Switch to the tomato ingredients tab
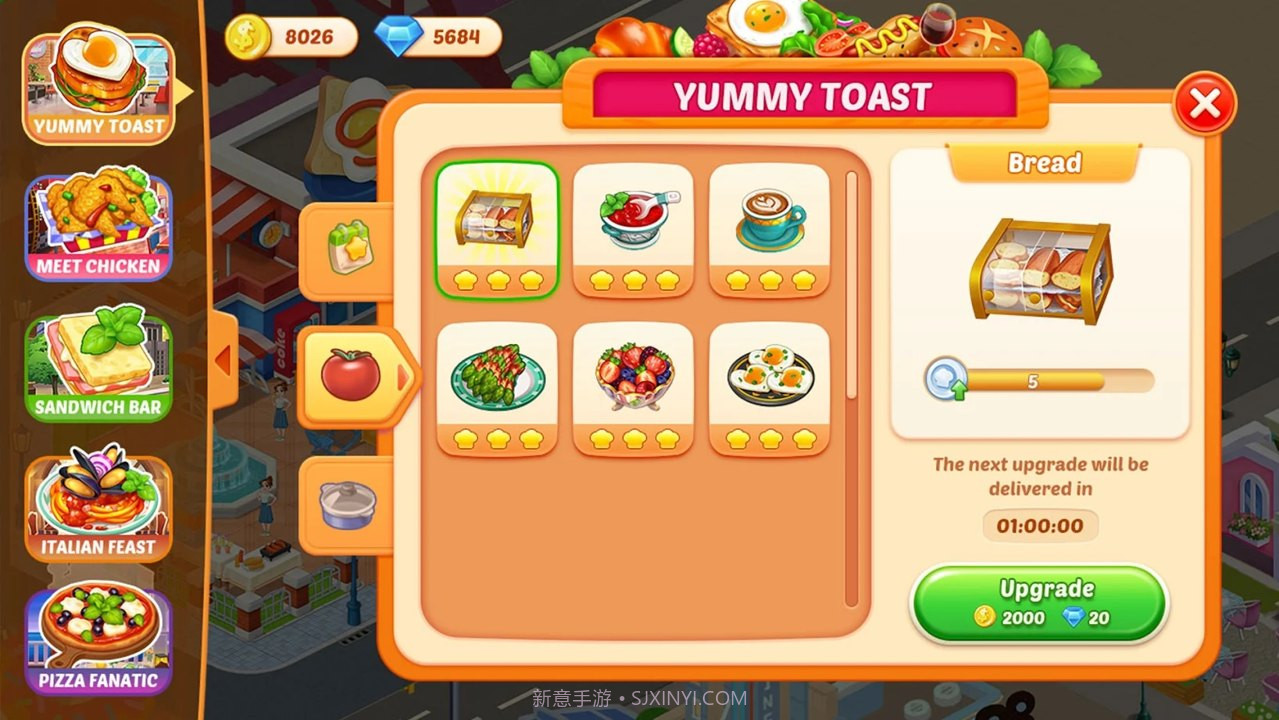Screen dimensions: 1279x720 point(352,376)
